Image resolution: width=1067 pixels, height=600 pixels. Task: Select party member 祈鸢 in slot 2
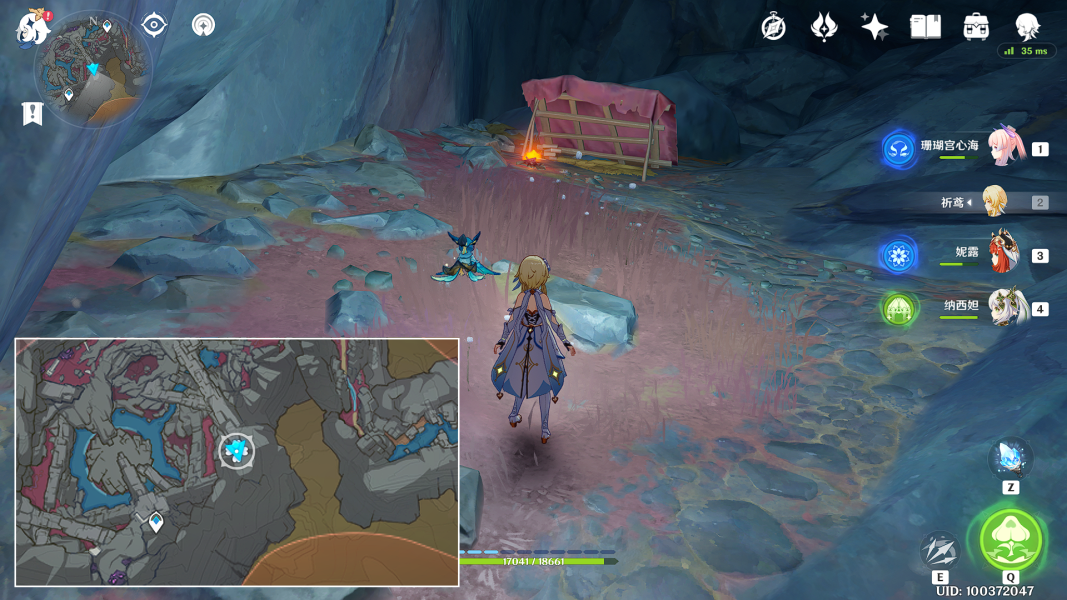click(994, 202)
